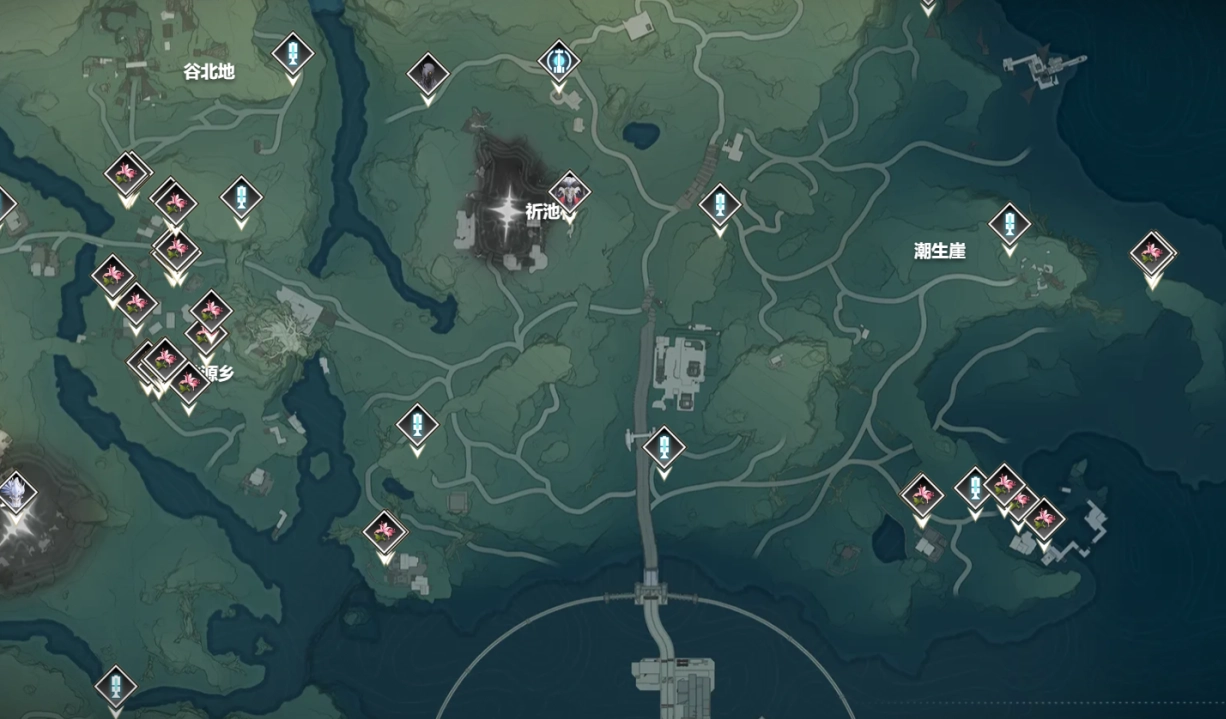Viewport: 1226px width, 719px height.
Task: Select the teleport beacon between the pink flower markers
Action: 974,489
